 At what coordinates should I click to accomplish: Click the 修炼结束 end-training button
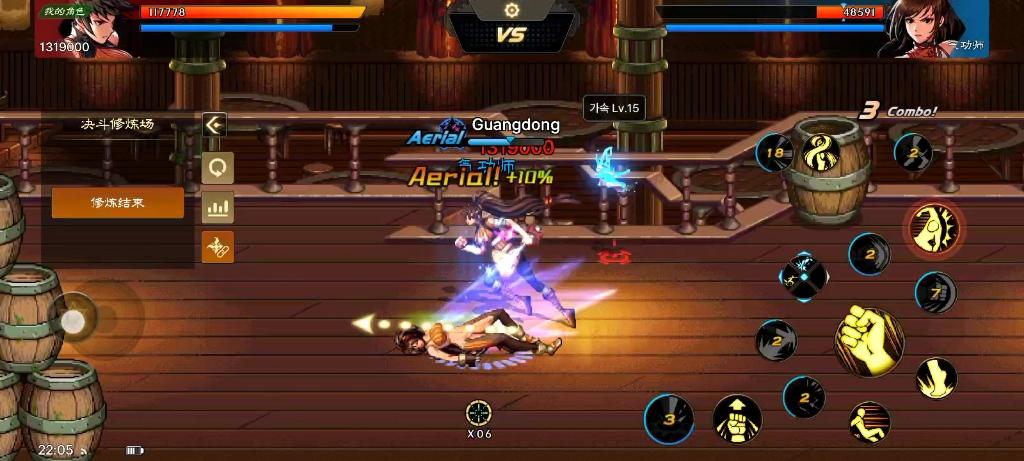tap(118, 203)
